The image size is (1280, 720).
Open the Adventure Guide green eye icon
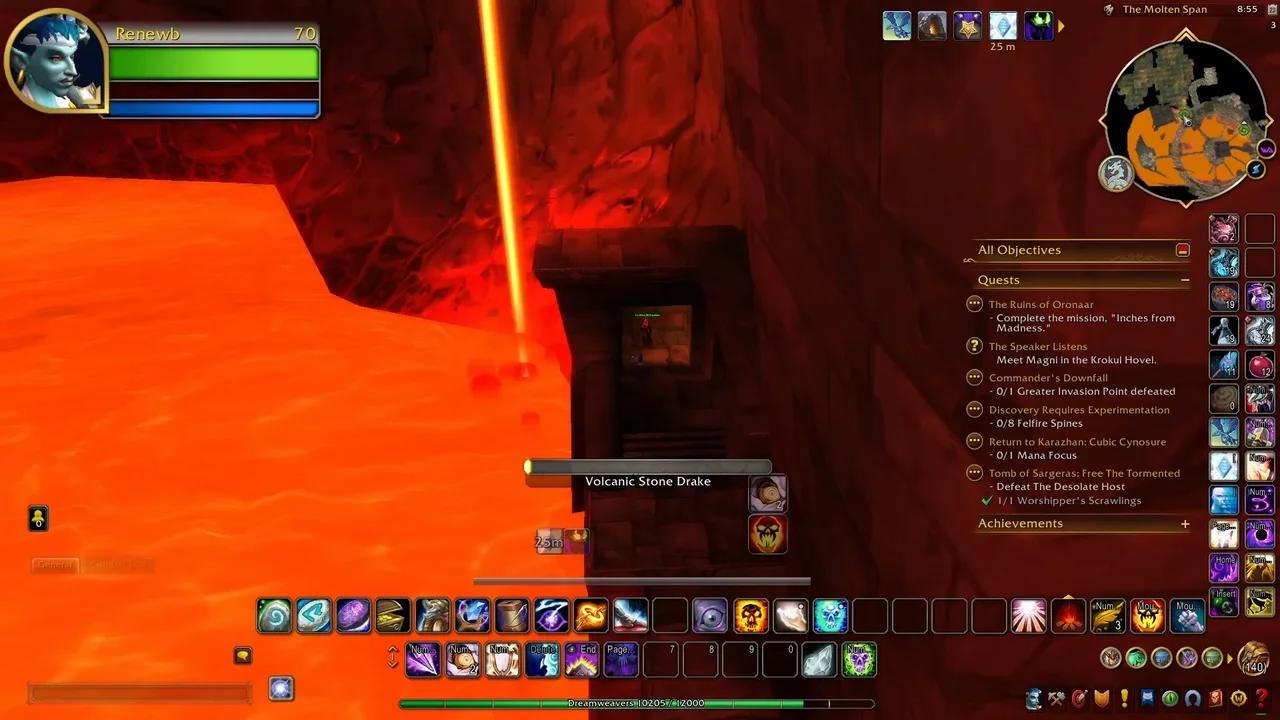click(1167, 698)
